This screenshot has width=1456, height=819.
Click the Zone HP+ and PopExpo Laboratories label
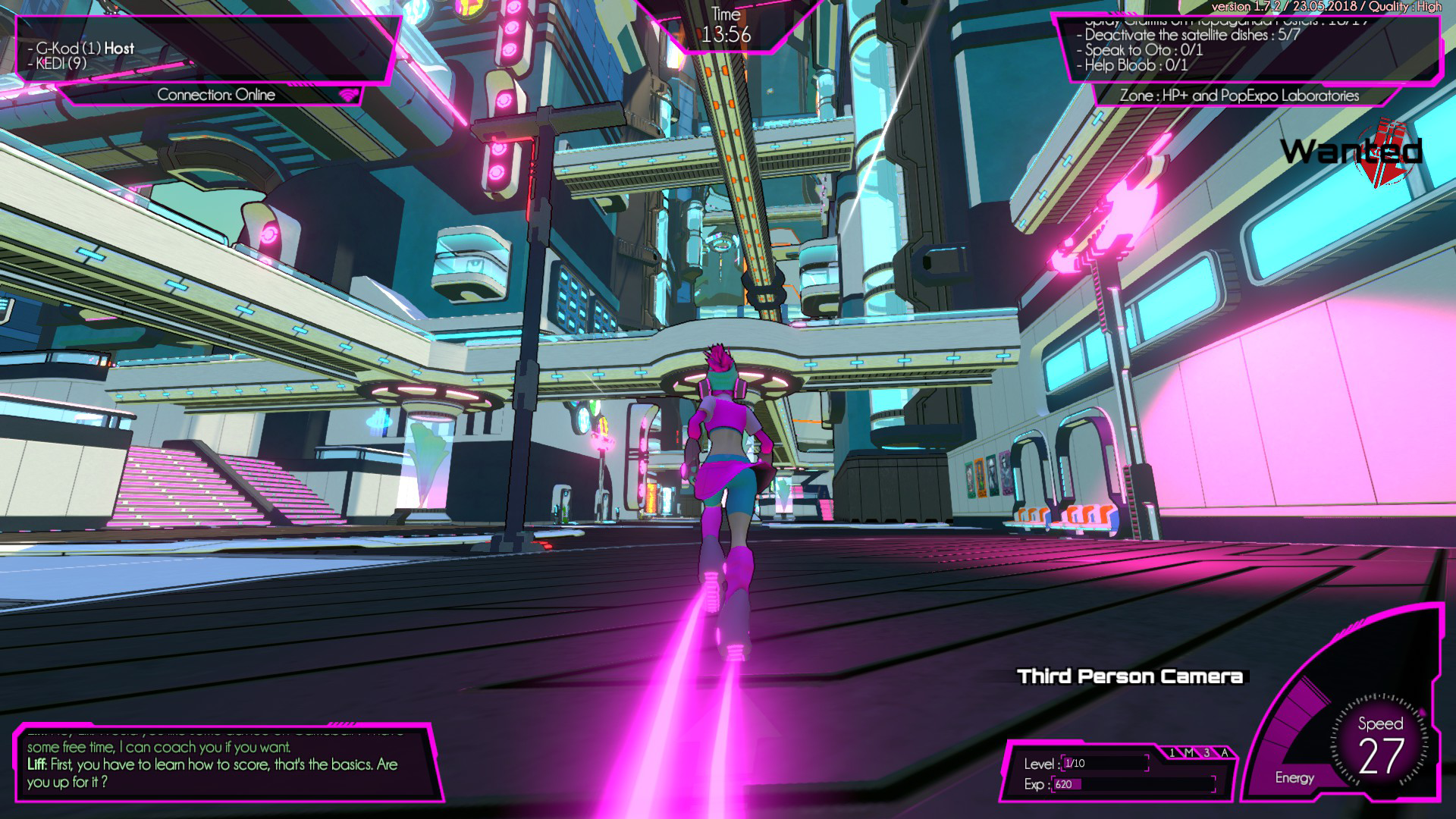click(1239, 96)
